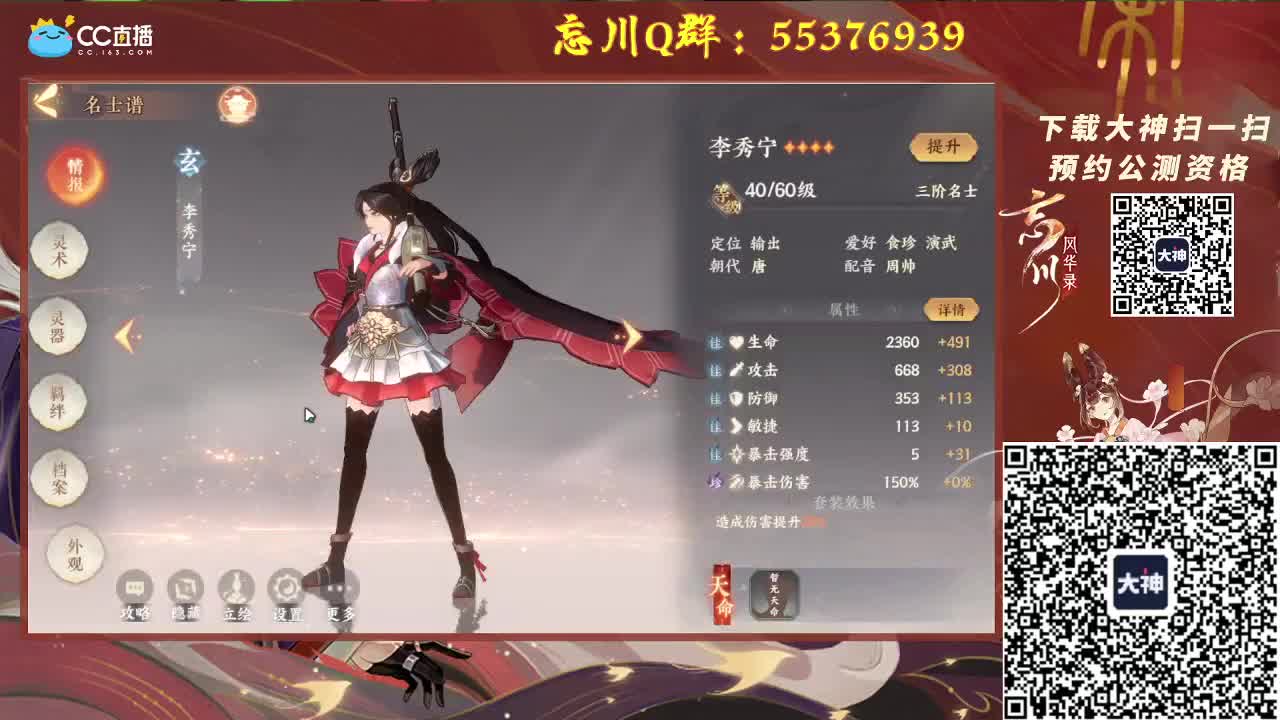Click the heart icon beside 生命
1280x720 pixels.
(736, 342)
